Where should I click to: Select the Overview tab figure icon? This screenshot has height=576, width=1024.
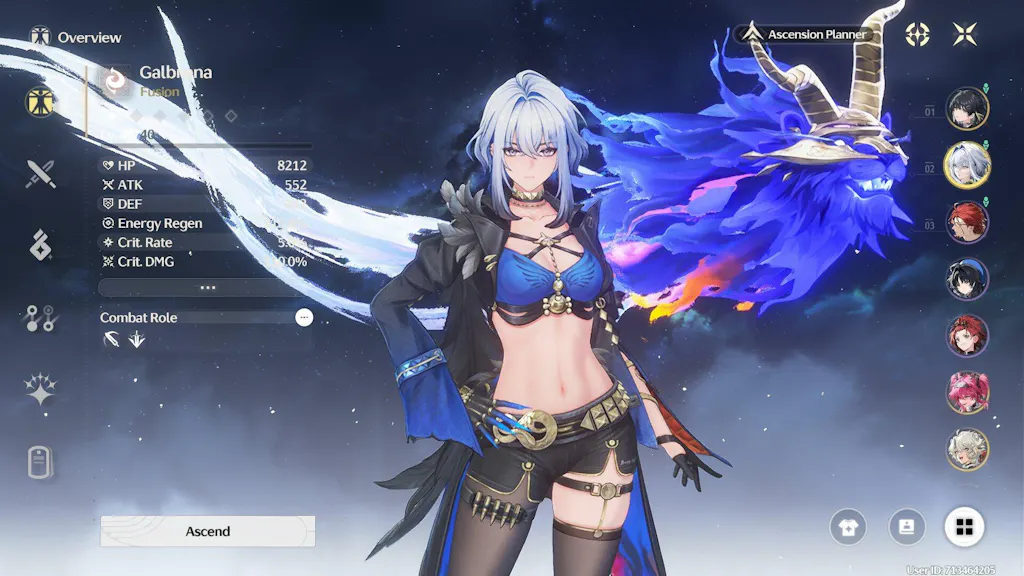click(x=41, y=101)
